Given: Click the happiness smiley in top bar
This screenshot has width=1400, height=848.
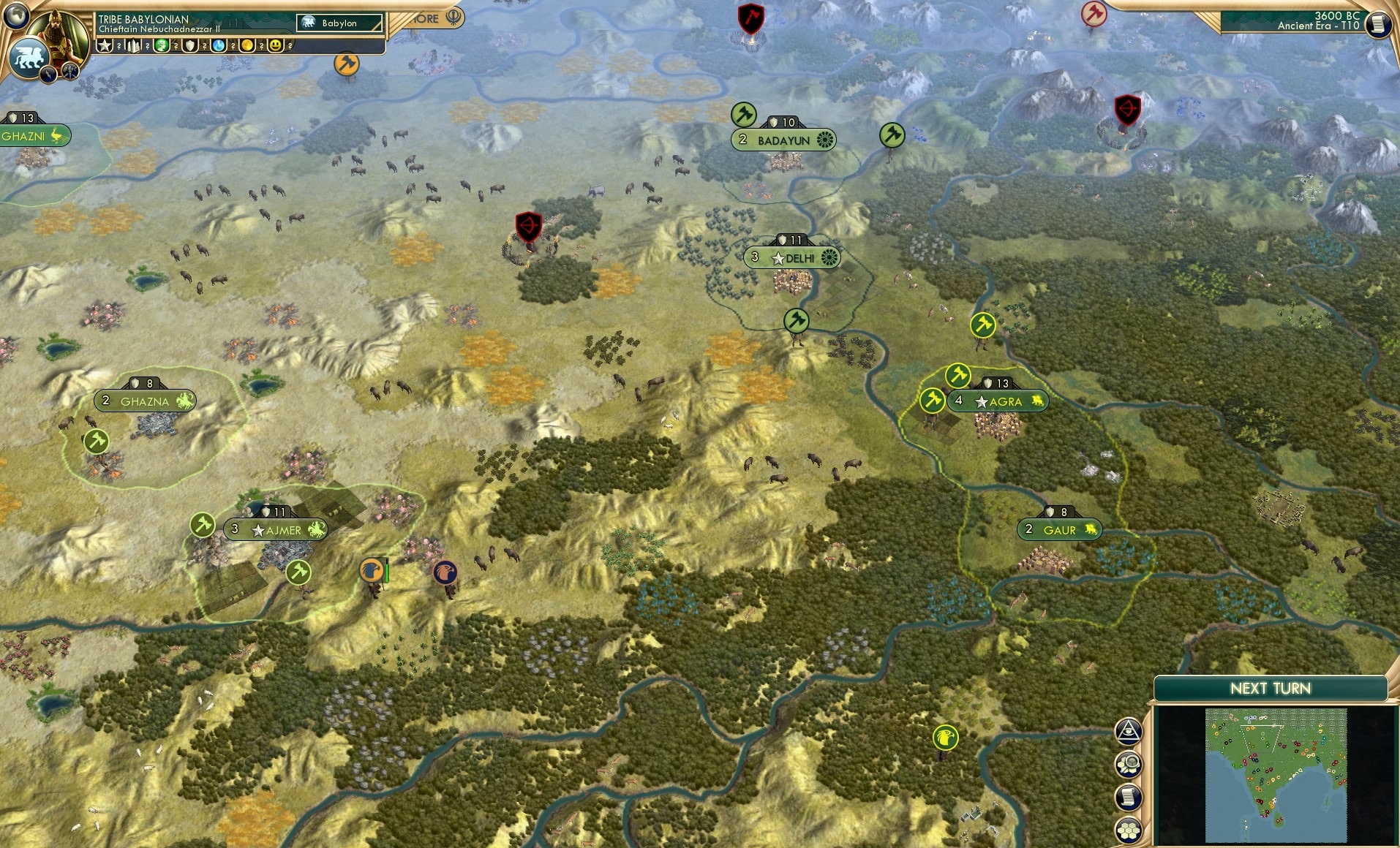Looking at the screenshot, I should click(276, 45).
